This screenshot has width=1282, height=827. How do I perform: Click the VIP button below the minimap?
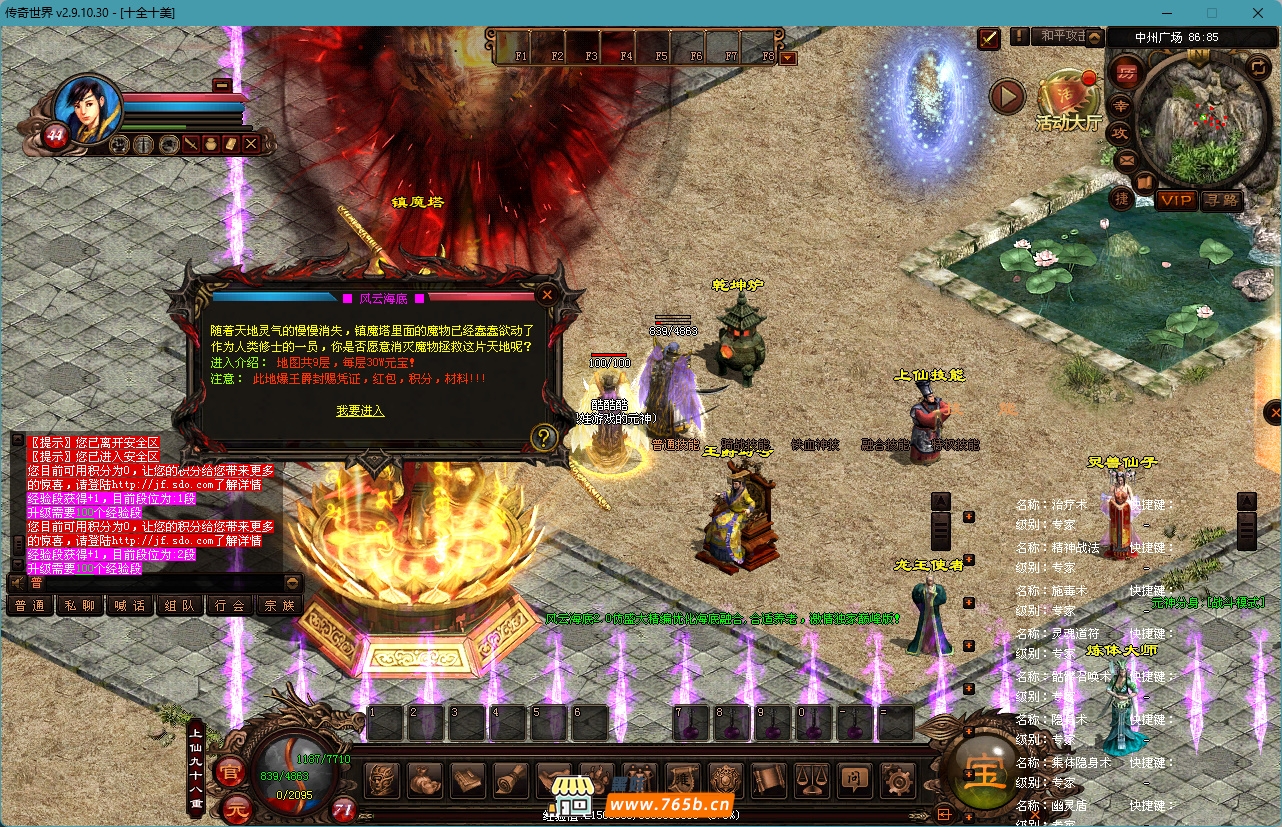[x=1176, y=200]
